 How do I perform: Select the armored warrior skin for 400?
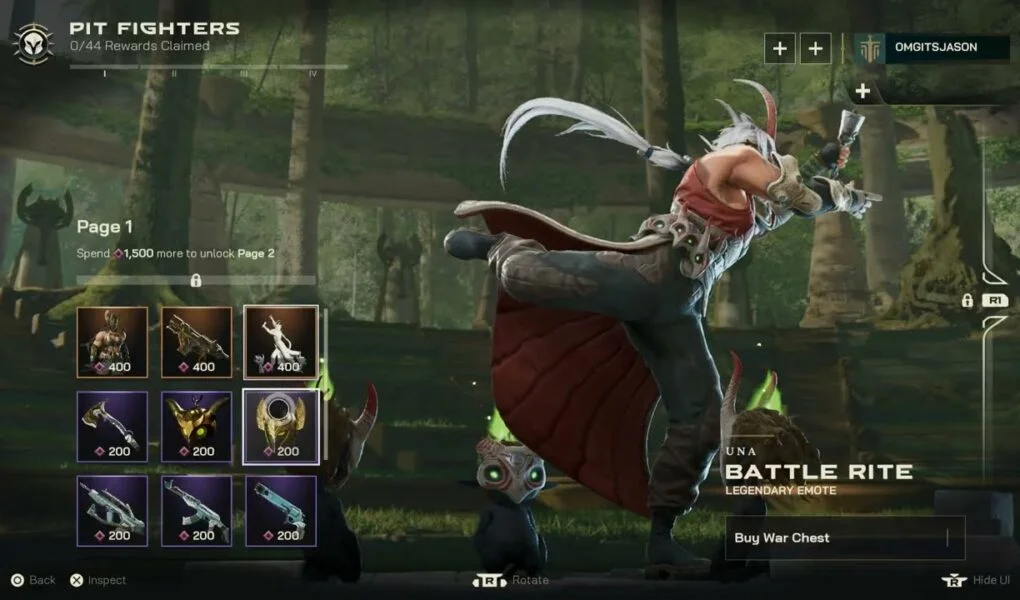click(112, 342)
